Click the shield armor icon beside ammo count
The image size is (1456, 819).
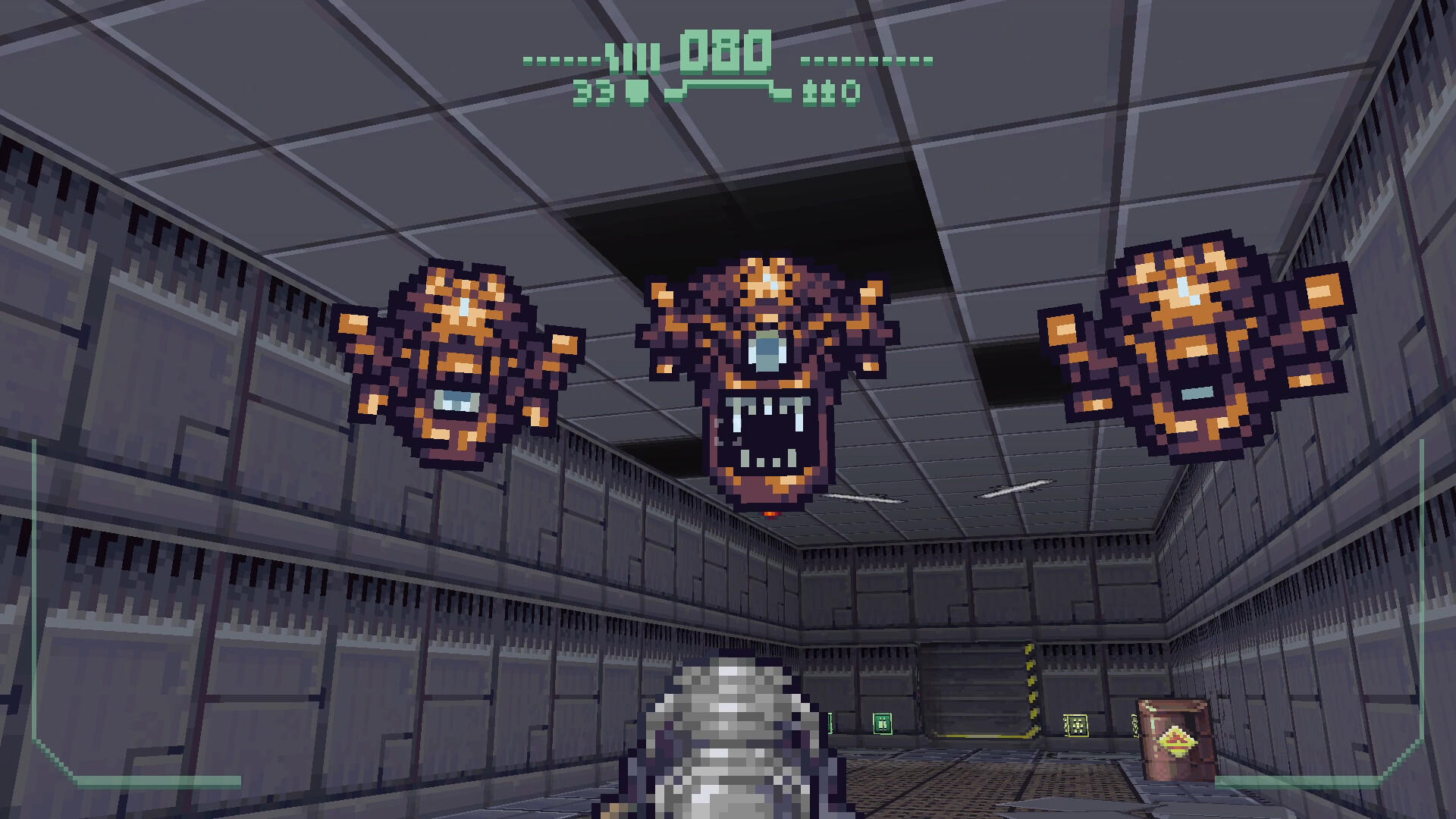[x=636, y=92]
